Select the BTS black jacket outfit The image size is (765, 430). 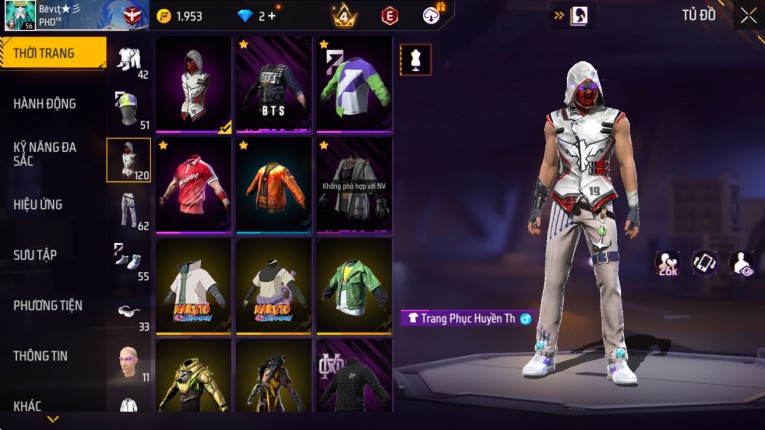[x=274, y=85]
